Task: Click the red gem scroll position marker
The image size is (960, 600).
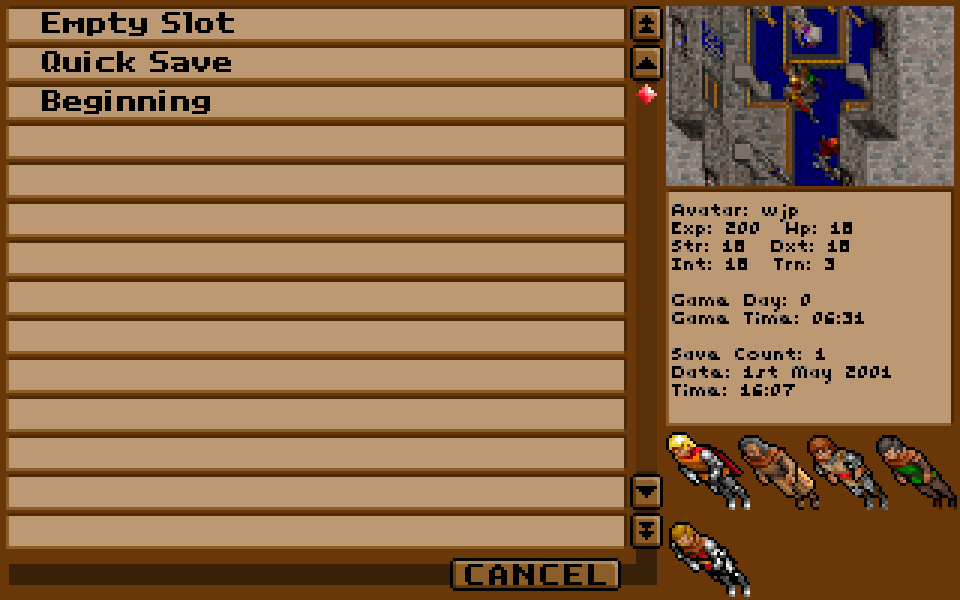Action: [x=647, y=95]
